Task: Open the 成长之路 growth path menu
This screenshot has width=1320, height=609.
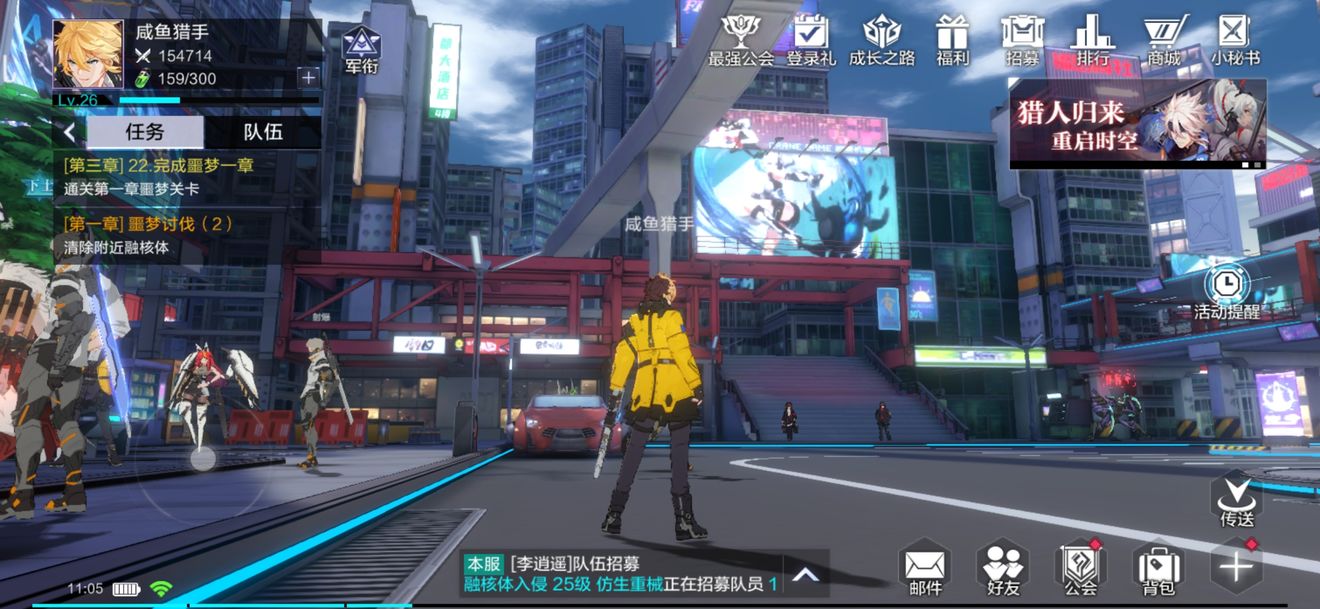Action: pyautogui.click(x=881, y=38)
